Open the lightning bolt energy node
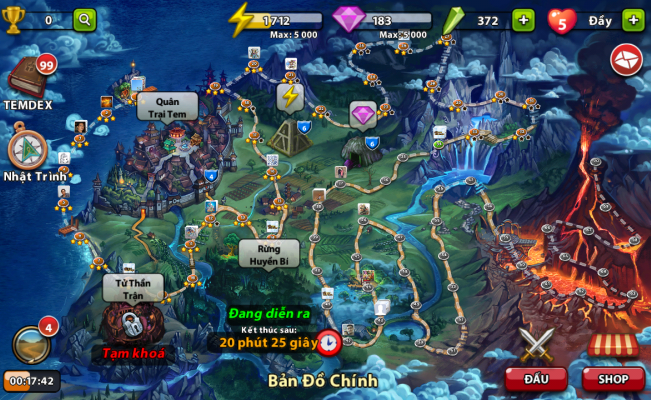This screenshot has height=400, width=651. (x=290, y=97)
